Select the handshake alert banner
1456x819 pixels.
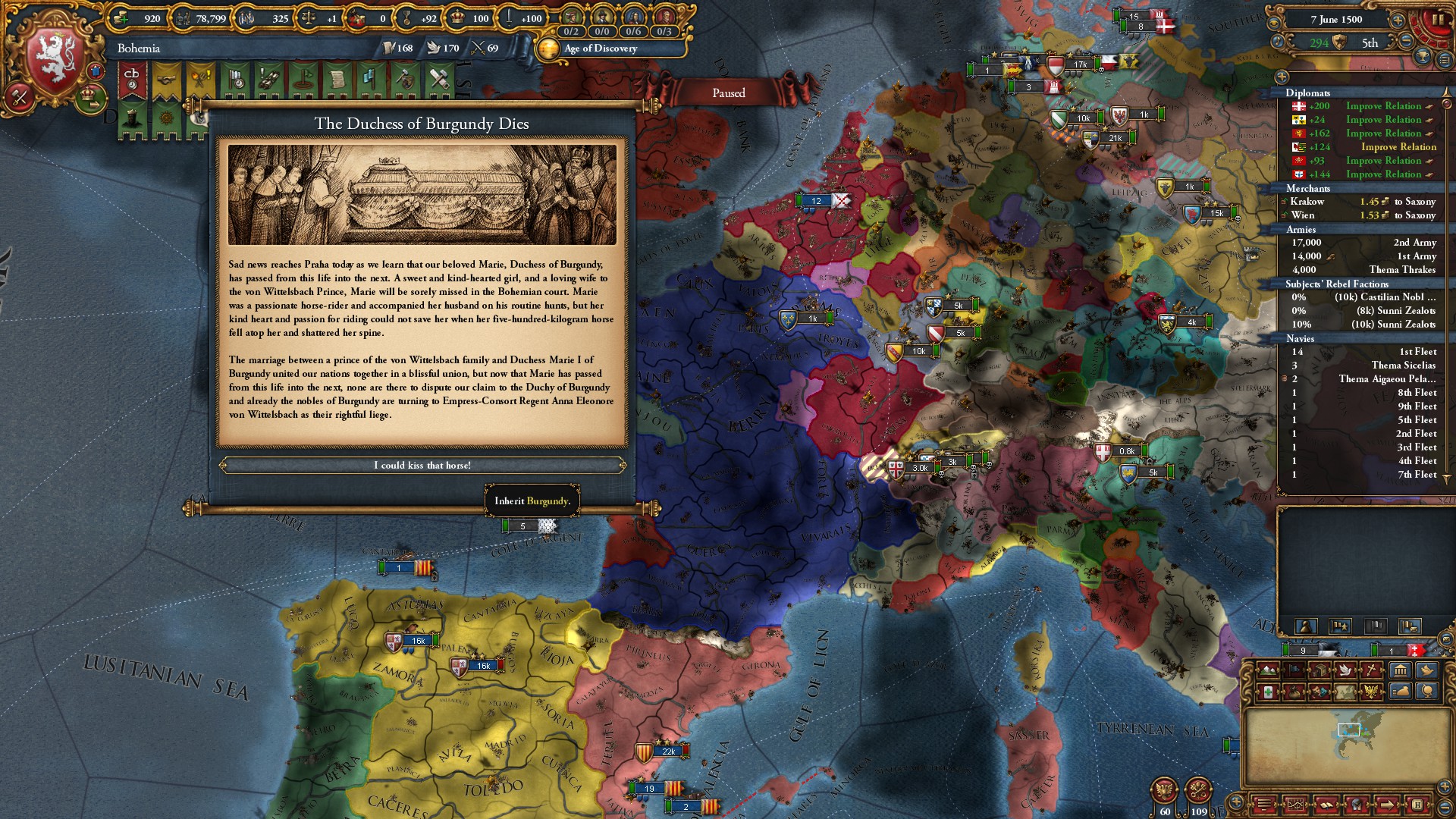pyautogui.click(x=166, y=80)
